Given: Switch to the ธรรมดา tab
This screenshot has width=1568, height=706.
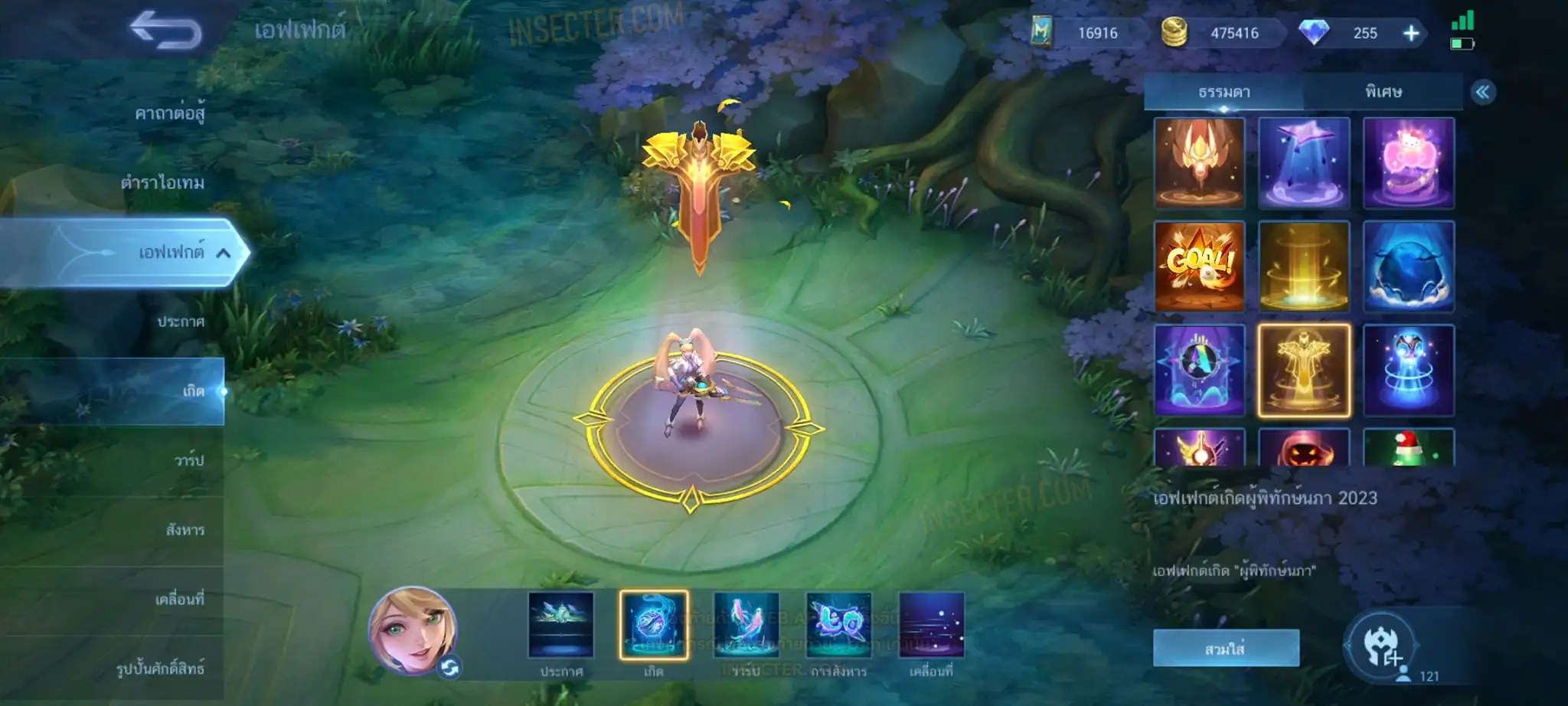Looking at the screenshot, I should (1223, 92).
